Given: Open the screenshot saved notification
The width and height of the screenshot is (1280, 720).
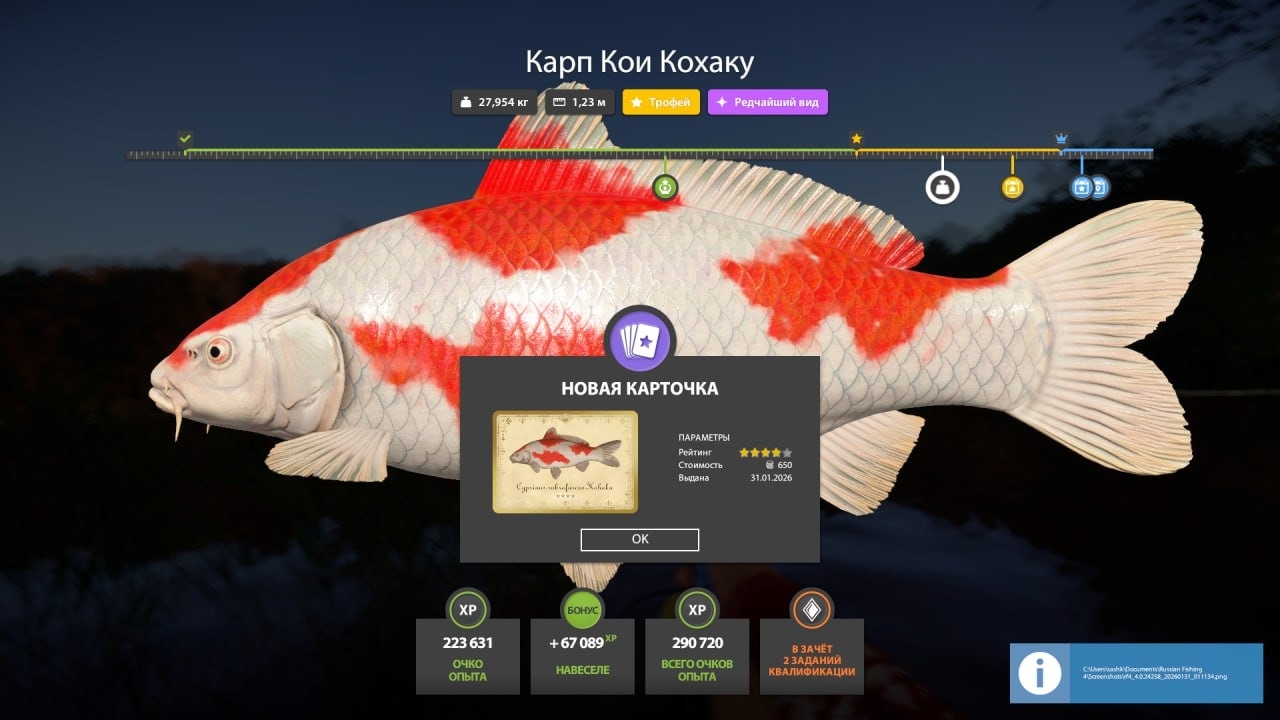Looking at the screenshot, I should coord(1136,672).
